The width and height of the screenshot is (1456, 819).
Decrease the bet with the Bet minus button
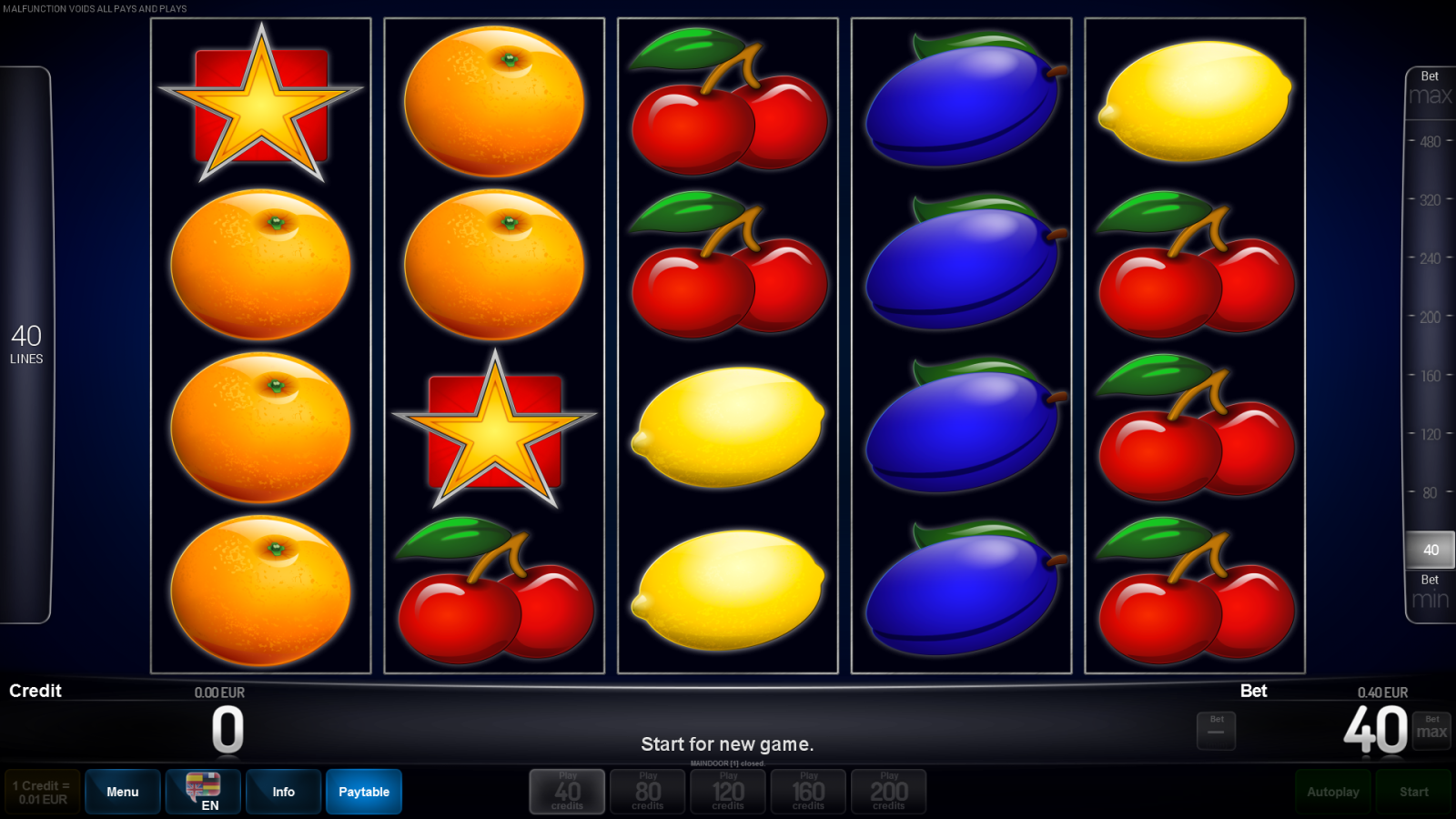(x=1217, y=729)
